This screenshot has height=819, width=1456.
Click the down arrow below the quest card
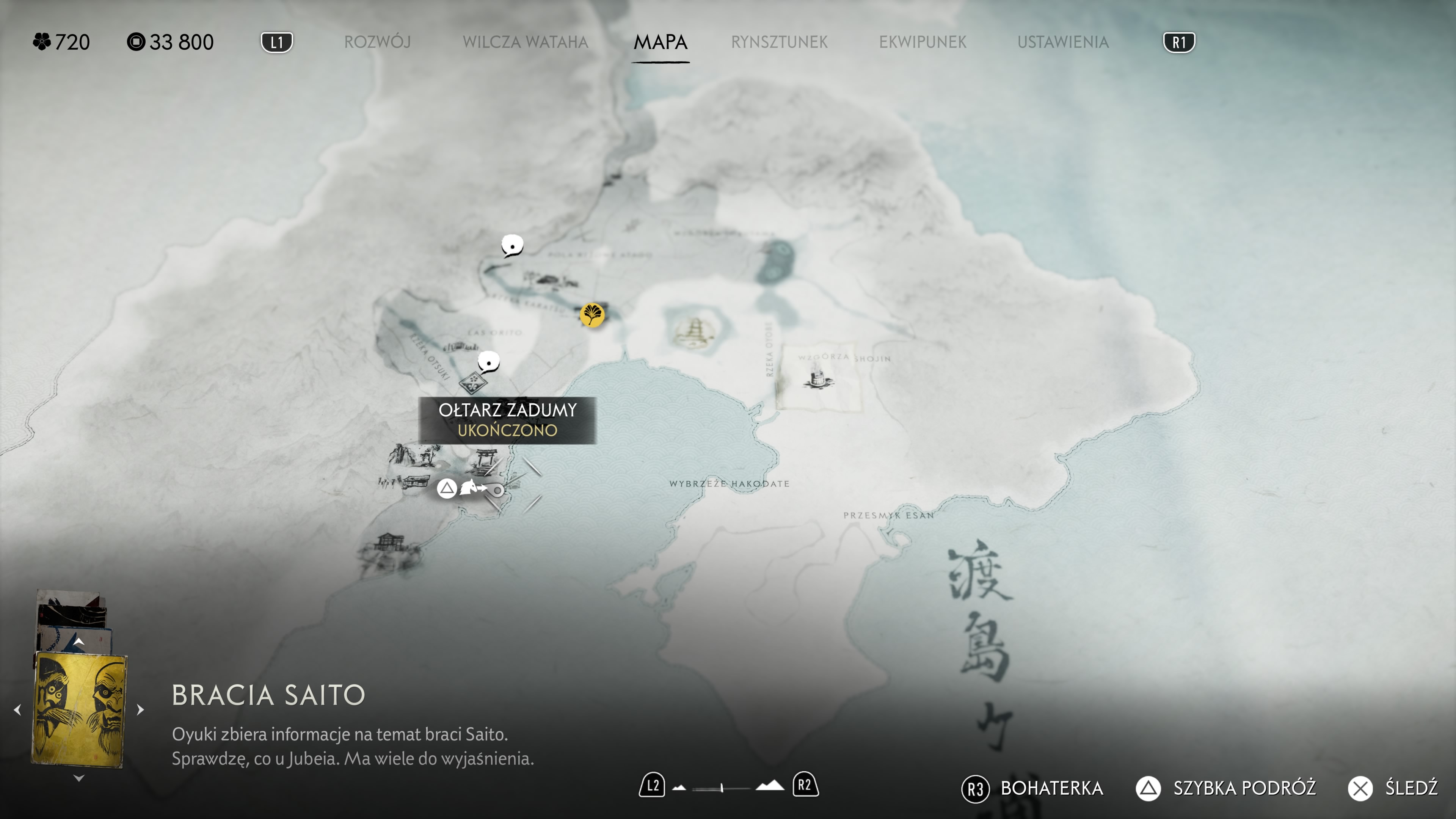79,778
